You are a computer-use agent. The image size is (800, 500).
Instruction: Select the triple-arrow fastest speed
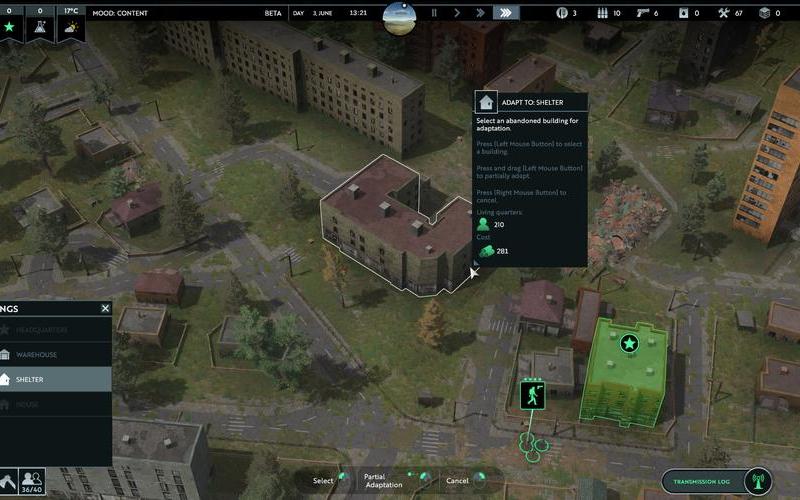click(506, 13)
